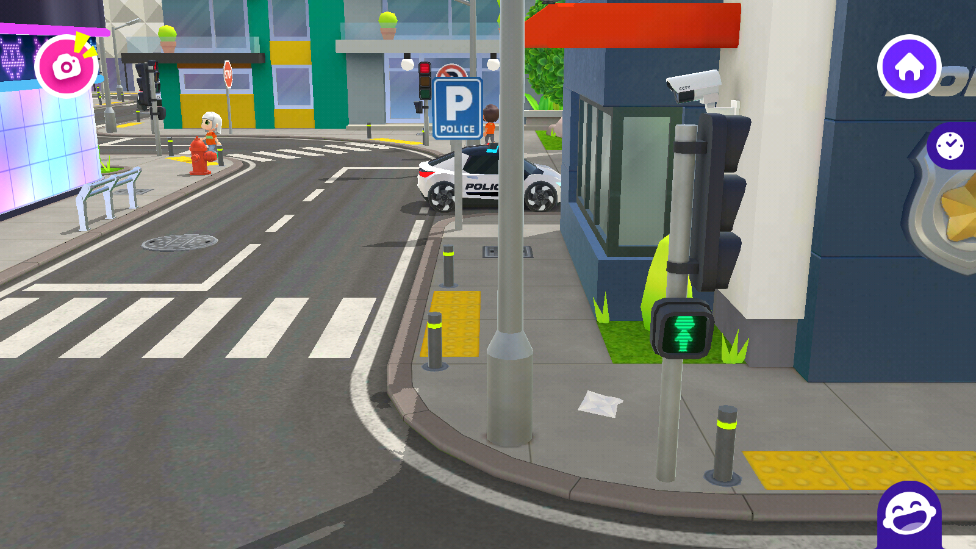Tap the clock icon on the side tab

tap(951, 146)
